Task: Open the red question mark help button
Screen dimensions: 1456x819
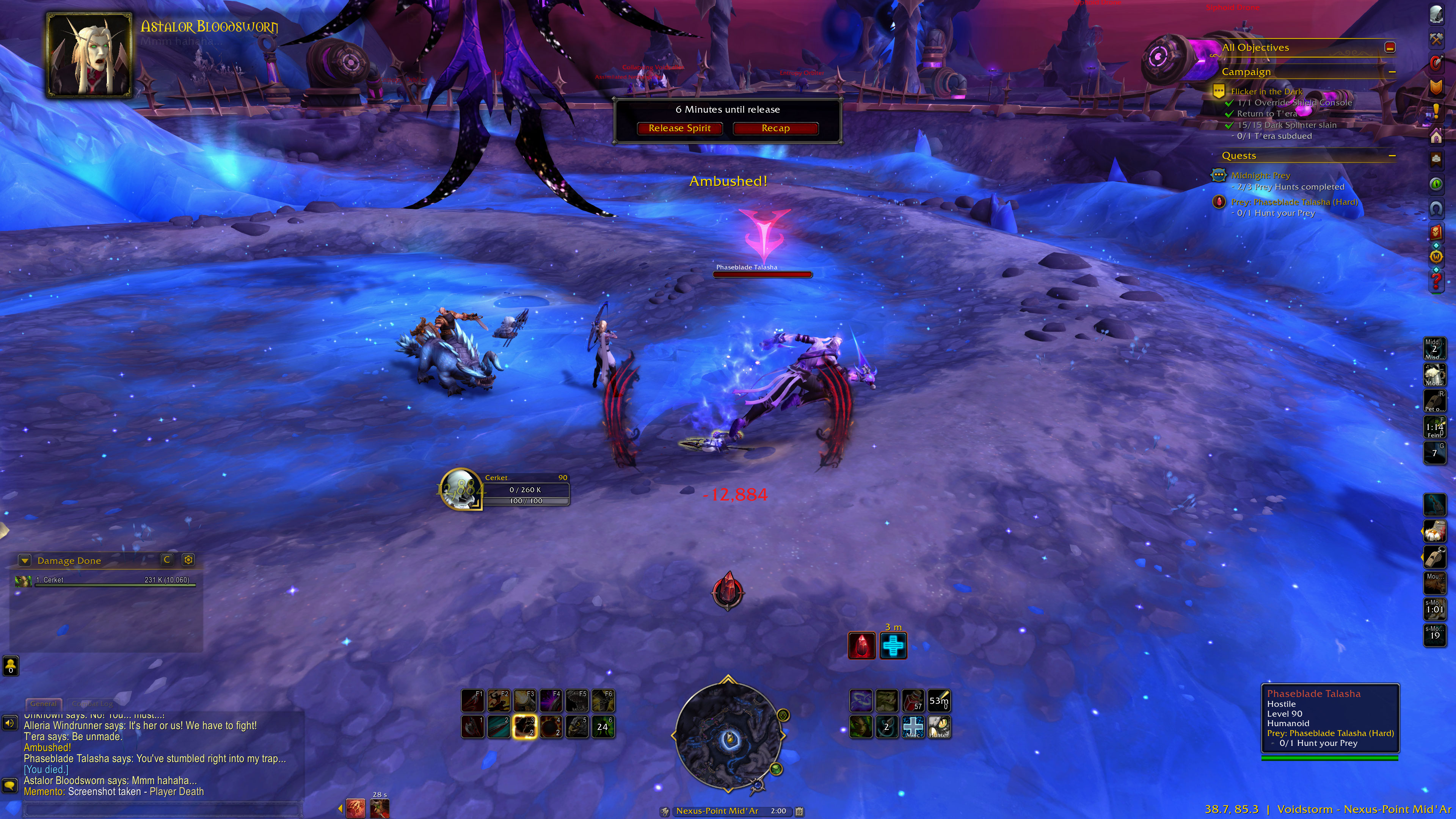Action: [x=1436, y=279]
